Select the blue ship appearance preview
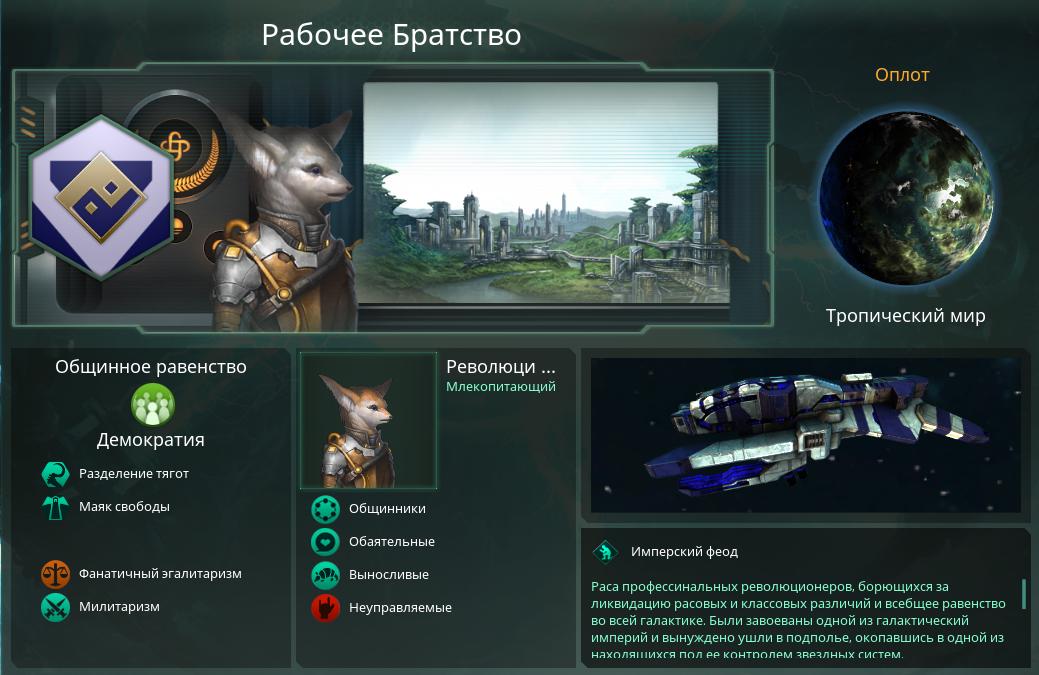Screen dimensions: 1039x675 (805, 435)
